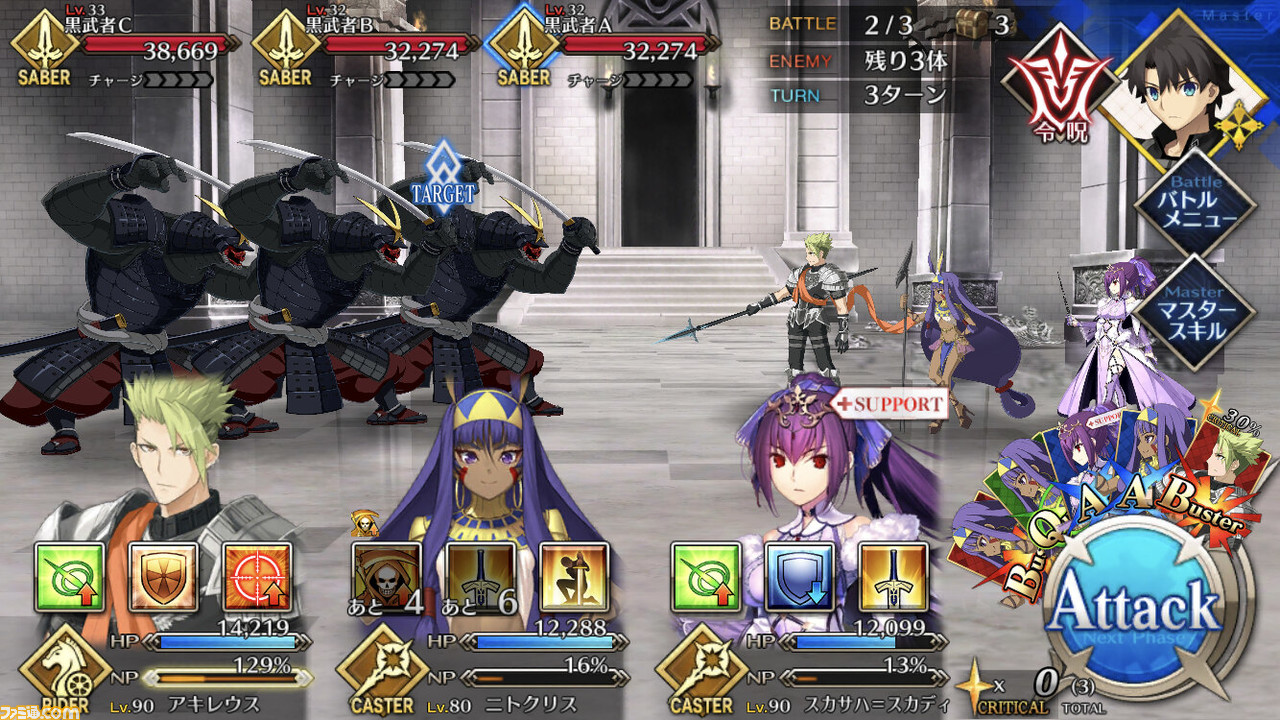Activate Skadi's golden sword skill
1280x720 pixels.
(x=893, y=577)
